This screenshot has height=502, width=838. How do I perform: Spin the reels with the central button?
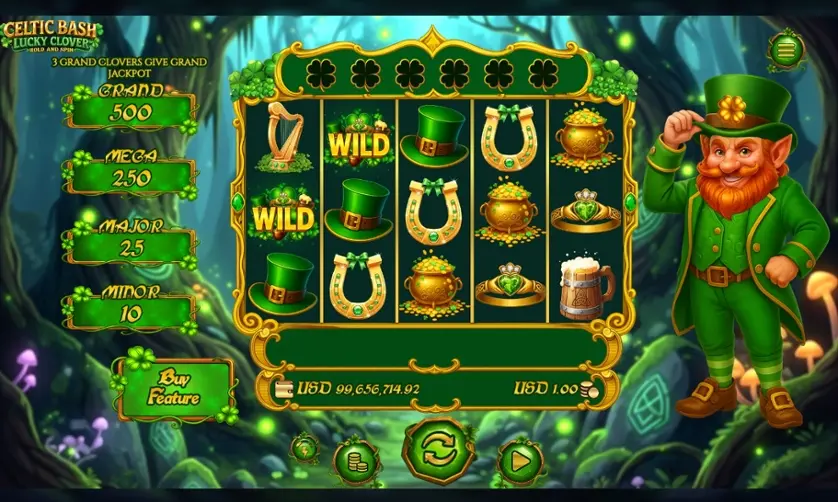[x=438, y=450]
